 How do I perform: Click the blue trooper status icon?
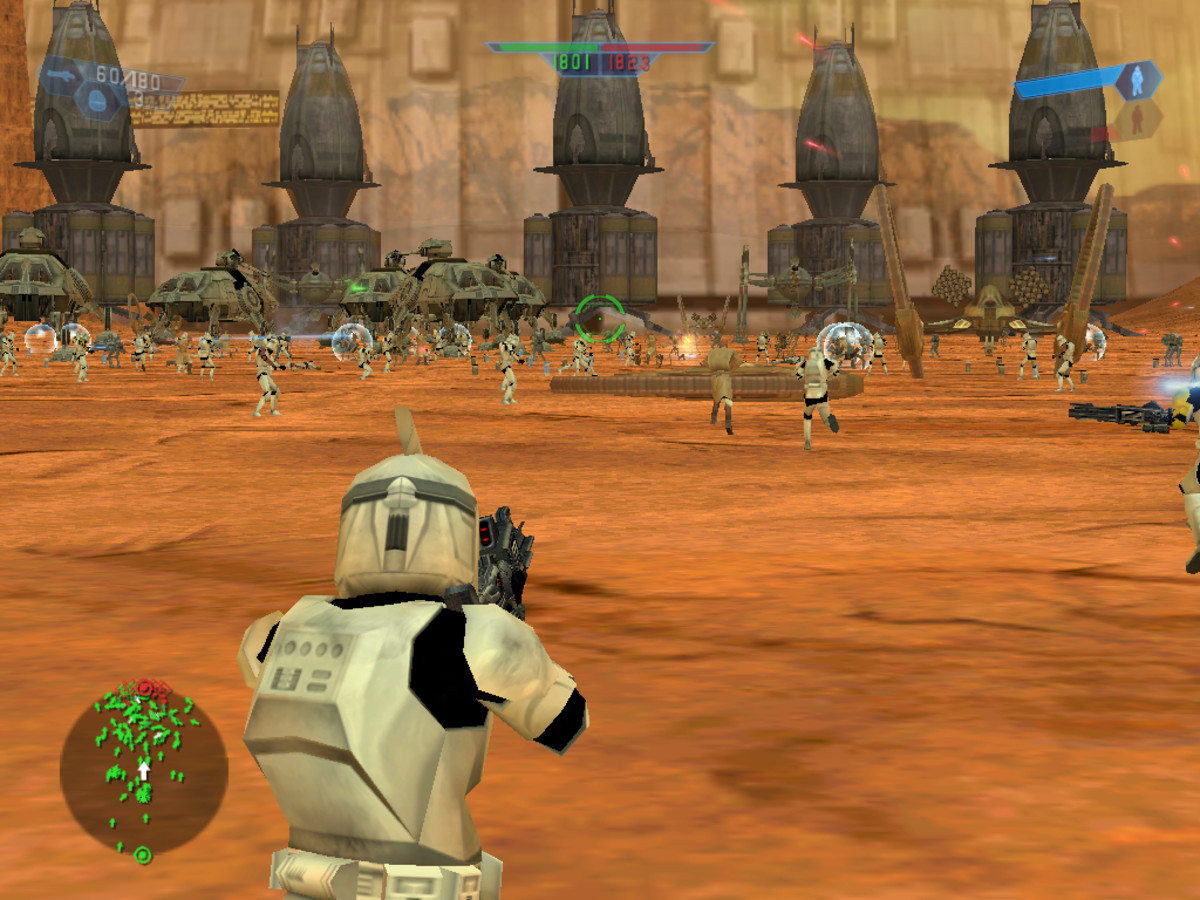click(x=1137, y=80)
